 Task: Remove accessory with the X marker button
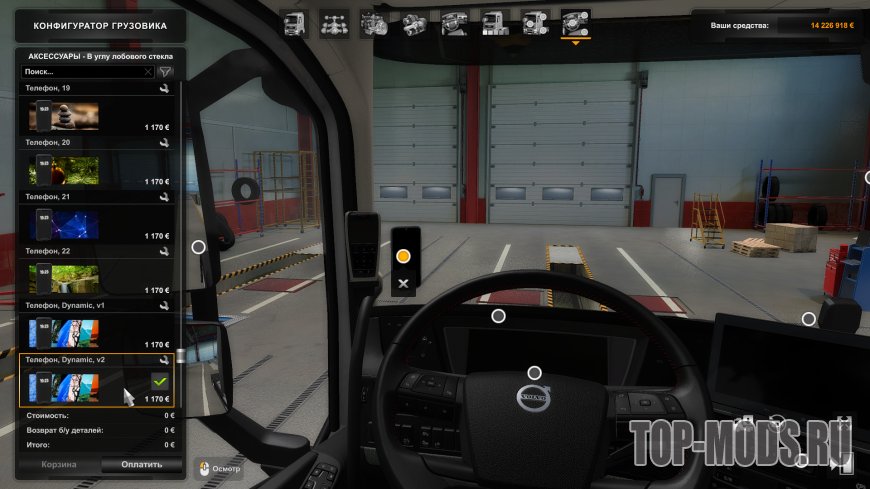403,284
